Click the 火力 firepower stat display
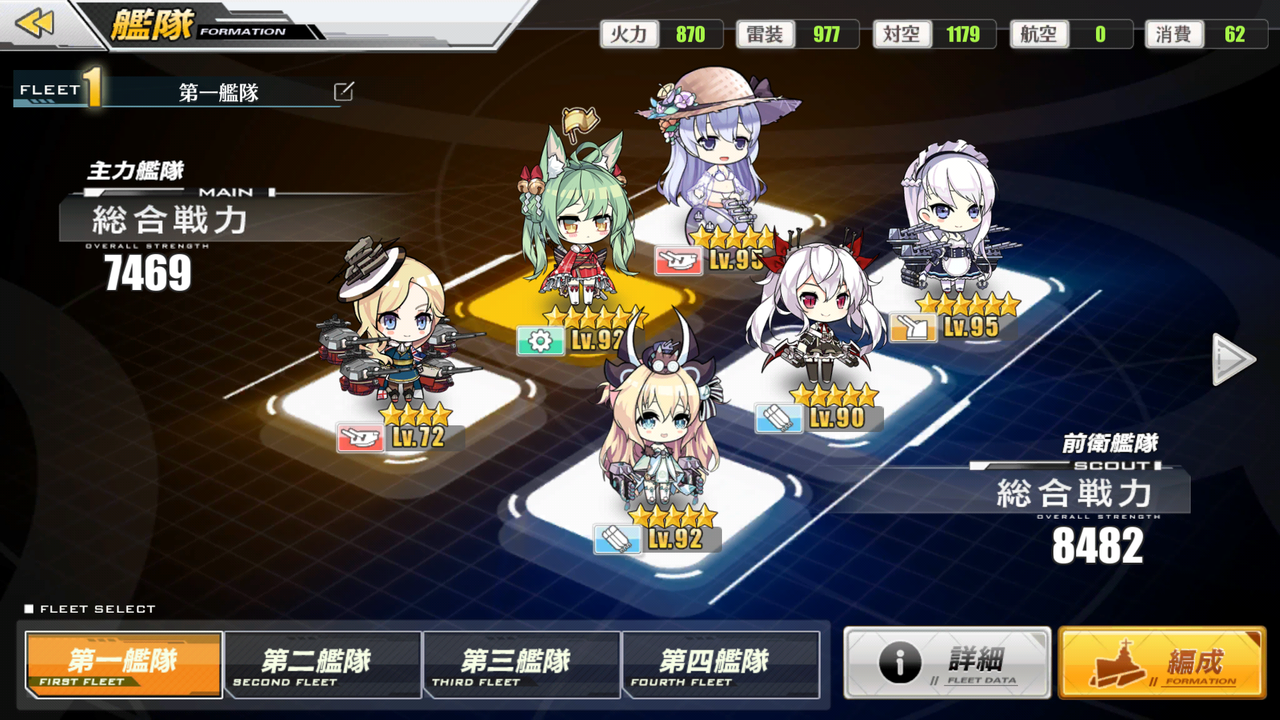Viewport: 1280px width, 720px height. point(662,34)
